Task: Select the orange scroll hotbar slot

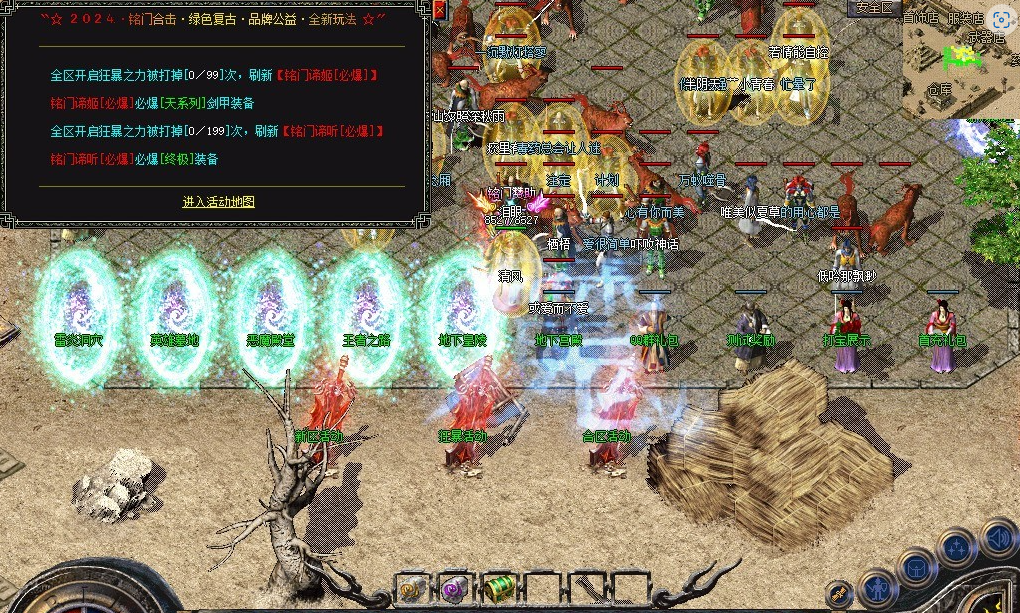Action: pyautogui.click(x=413, y=588)
